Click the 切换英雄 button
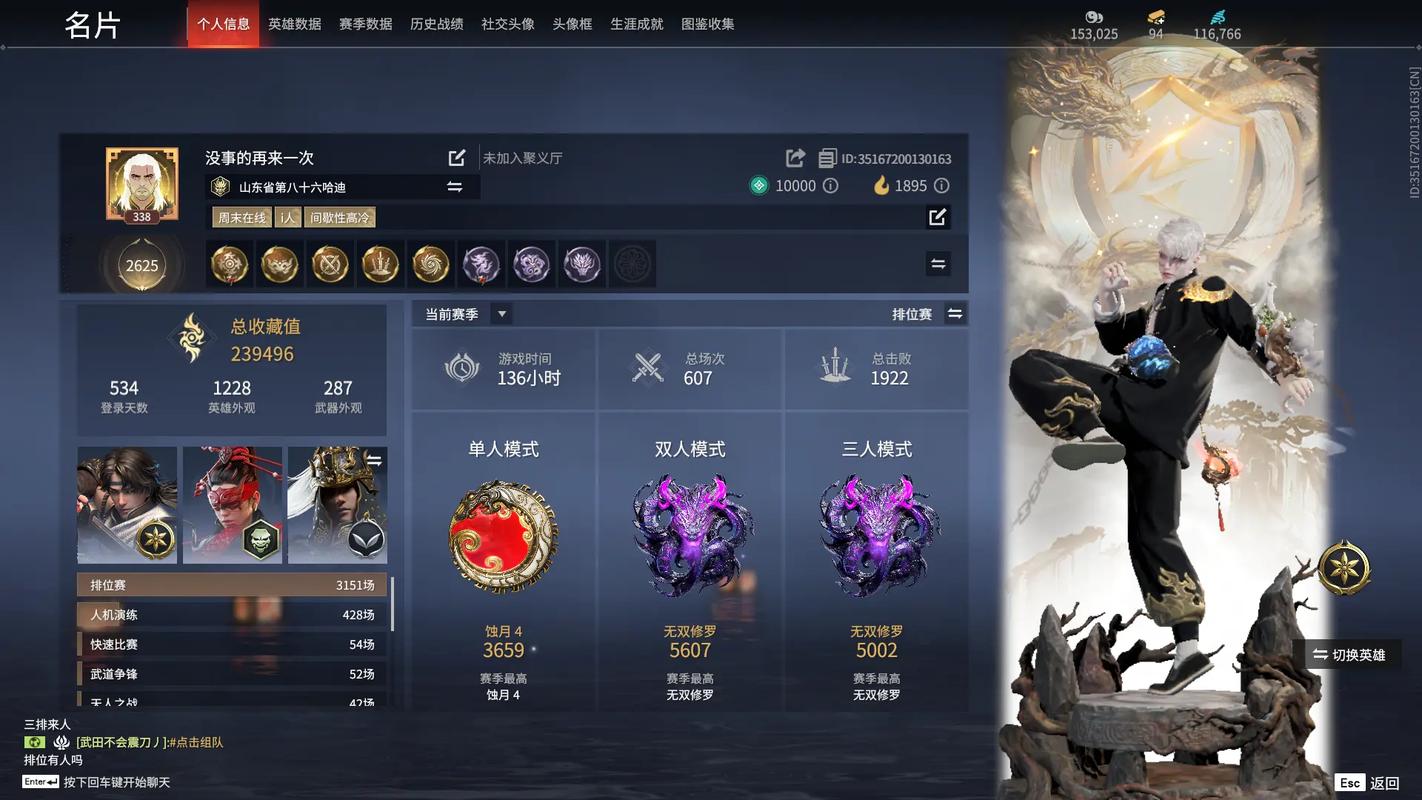1422x800 pixels. [x=1348, y=655]
